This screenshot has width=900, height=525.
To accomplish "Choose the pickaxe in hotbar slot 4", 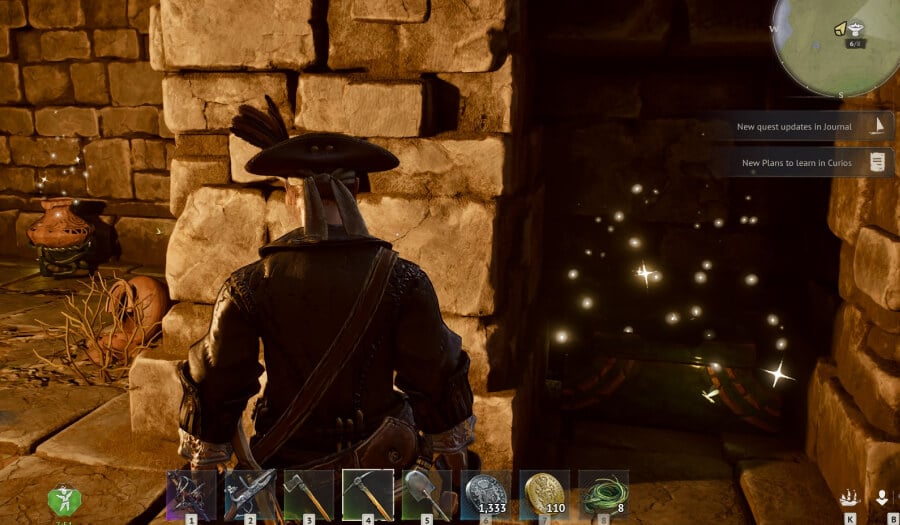I will tap(368, 495).
